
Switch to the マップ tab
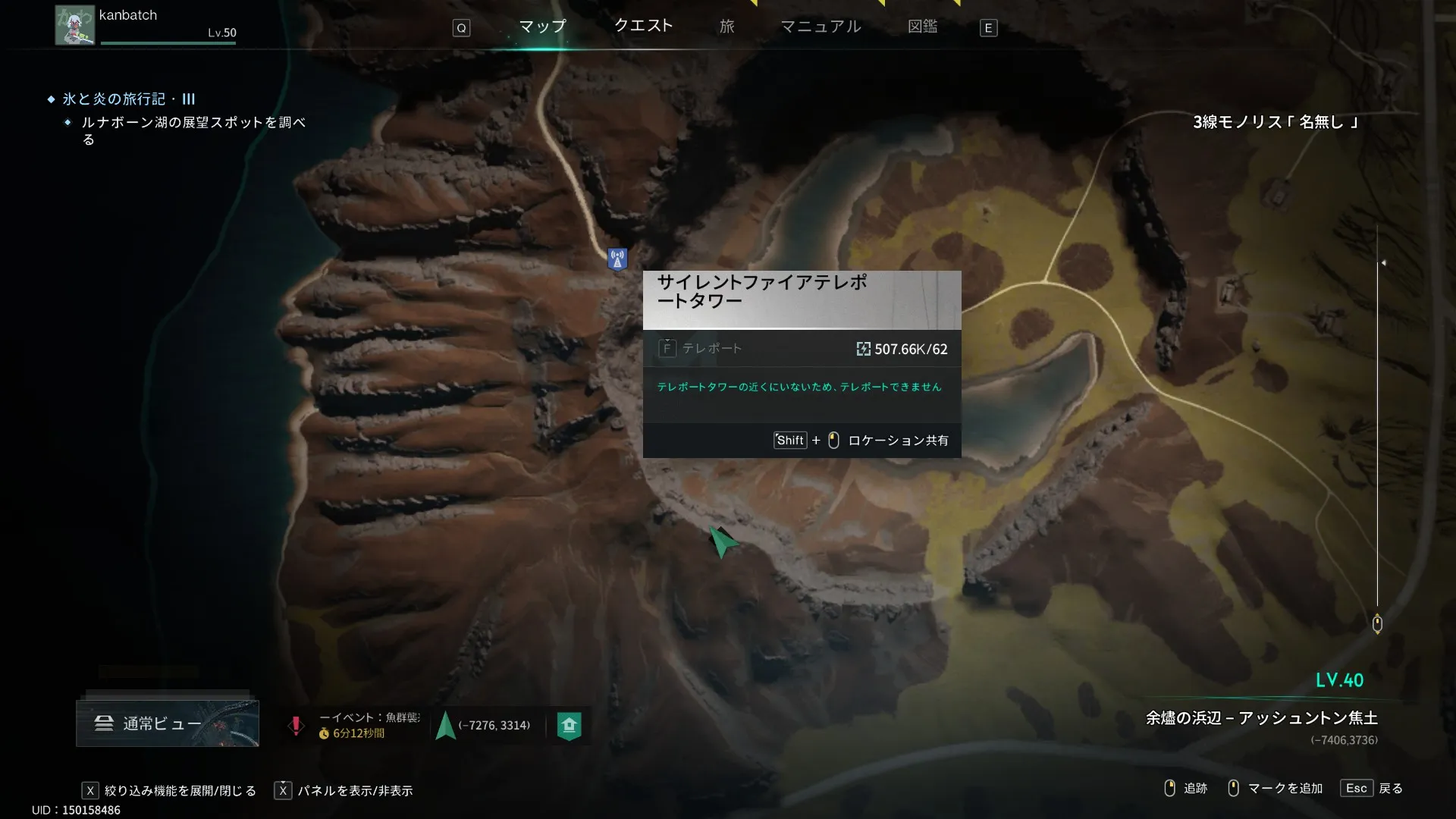click(542, 27)
